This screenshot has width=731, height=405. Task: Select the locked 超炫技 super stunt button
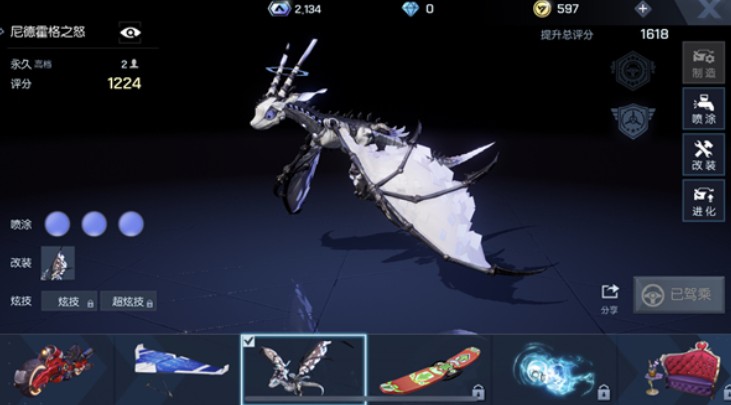pyautogui.click(x=127, y=301)
